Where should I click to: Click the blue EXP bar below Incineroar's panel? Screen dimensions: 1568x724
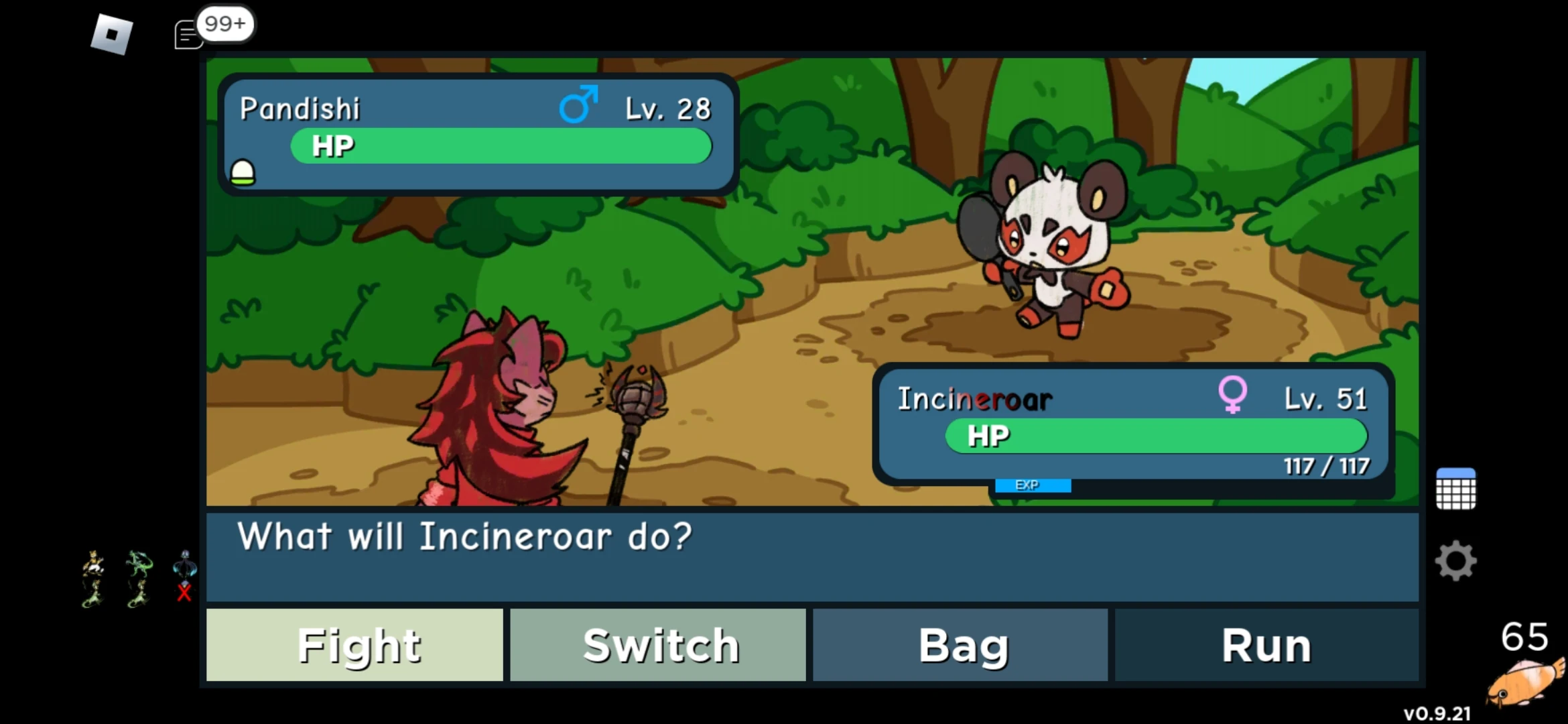(x=1032, y=485)
